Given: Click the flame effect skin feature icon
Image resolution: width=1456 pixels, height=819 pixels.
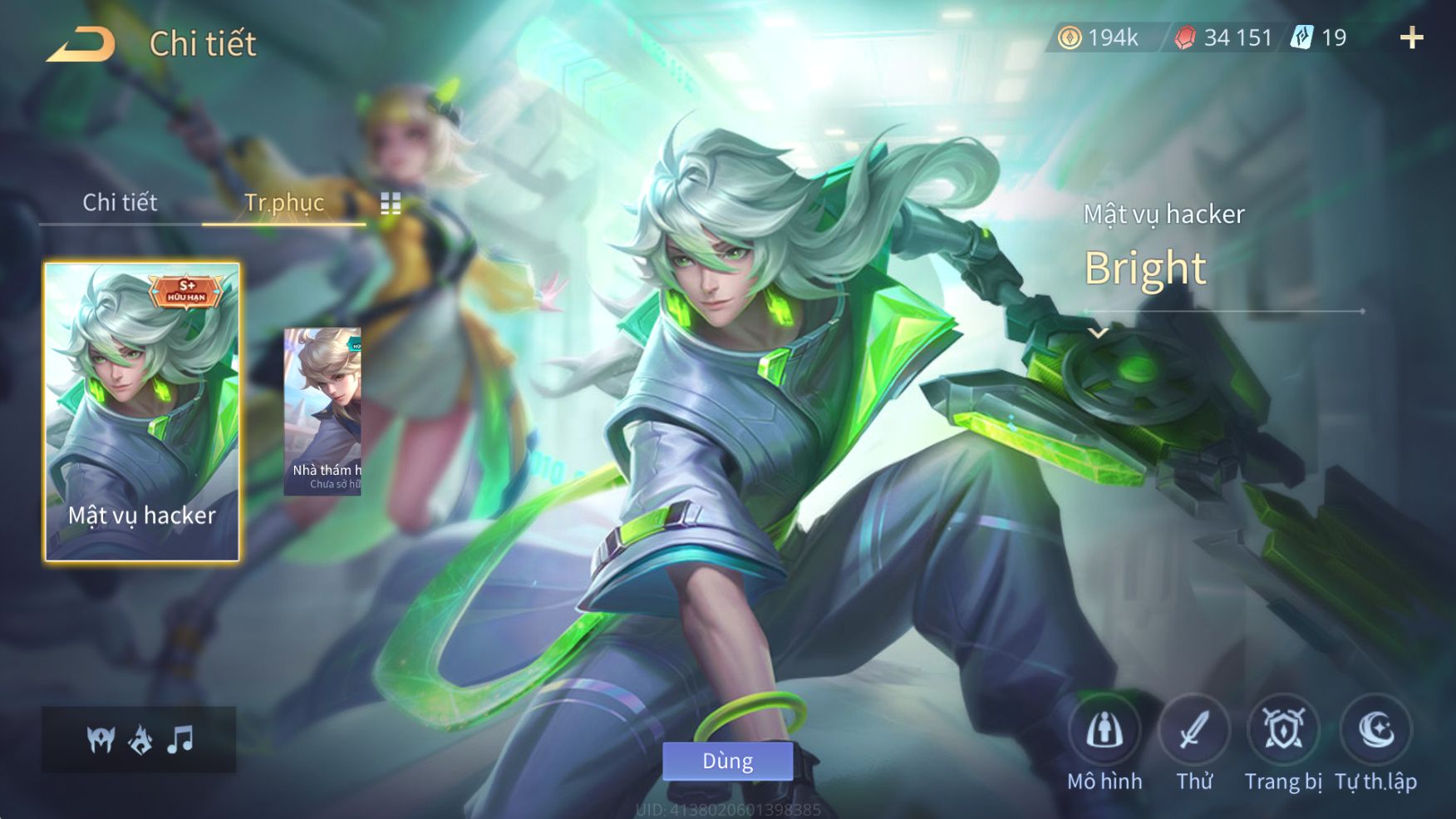Looking at the screenshot, I should [x=140, y=738].
